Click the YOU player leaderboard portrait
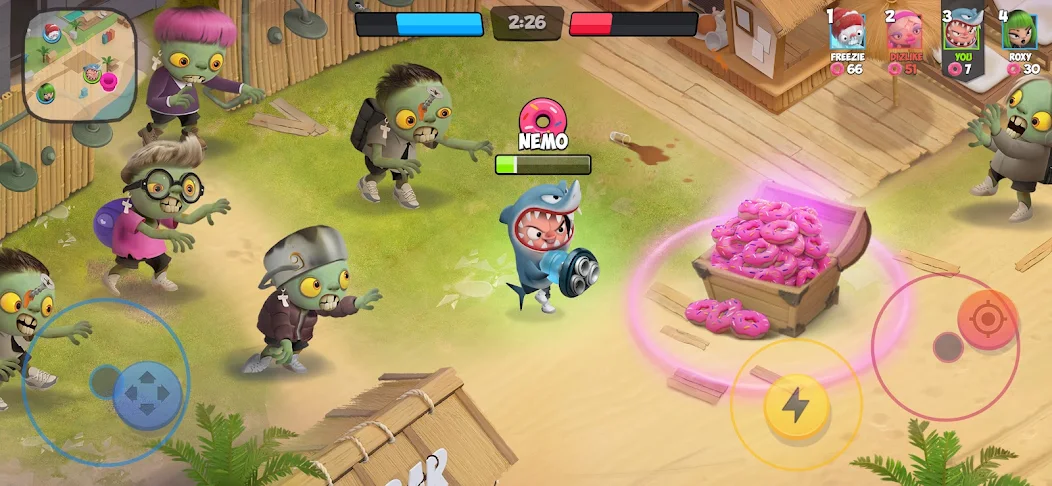1052x486 pixels. 962,31
